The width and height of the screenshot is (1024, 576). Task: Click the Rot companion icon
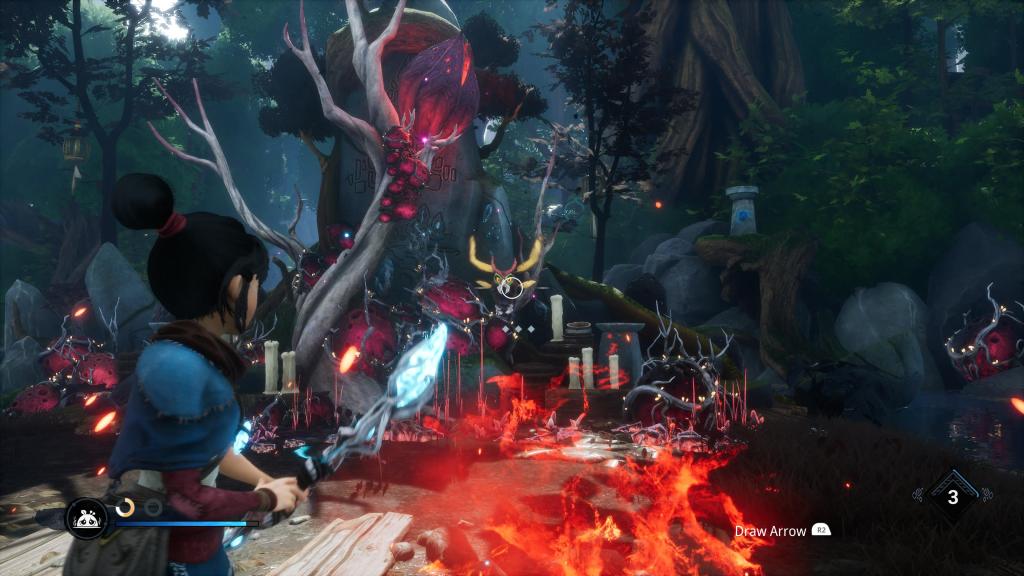(x=86, y=517)
